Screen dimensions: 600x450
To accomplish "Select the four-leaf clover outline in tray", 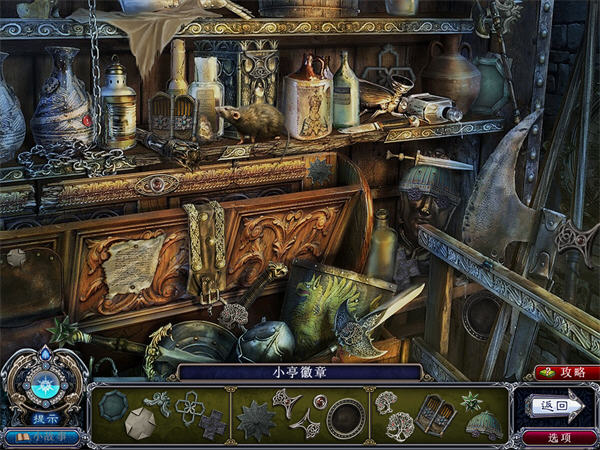I will [189, 406].
